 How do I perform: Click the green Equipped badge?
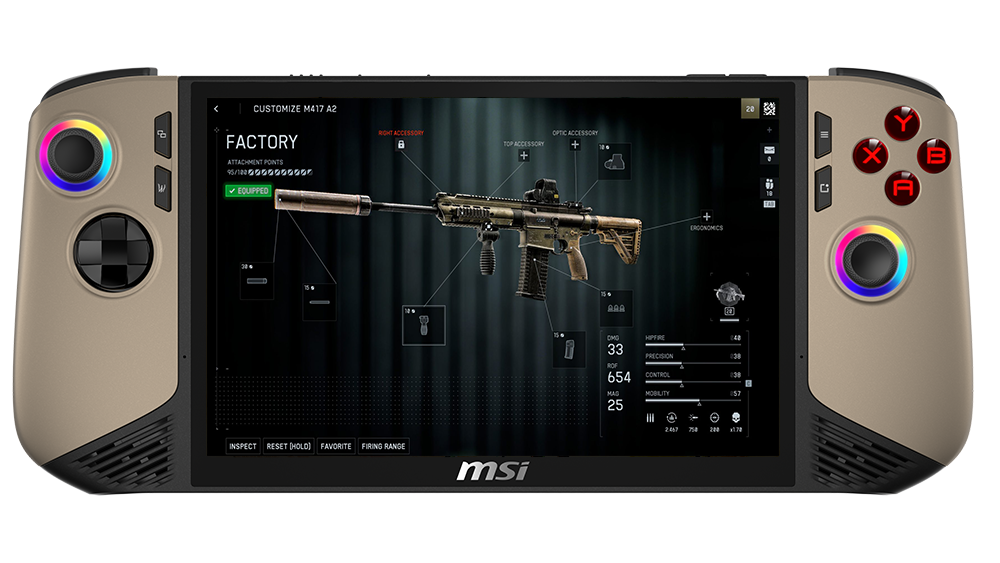pos(248,190)
